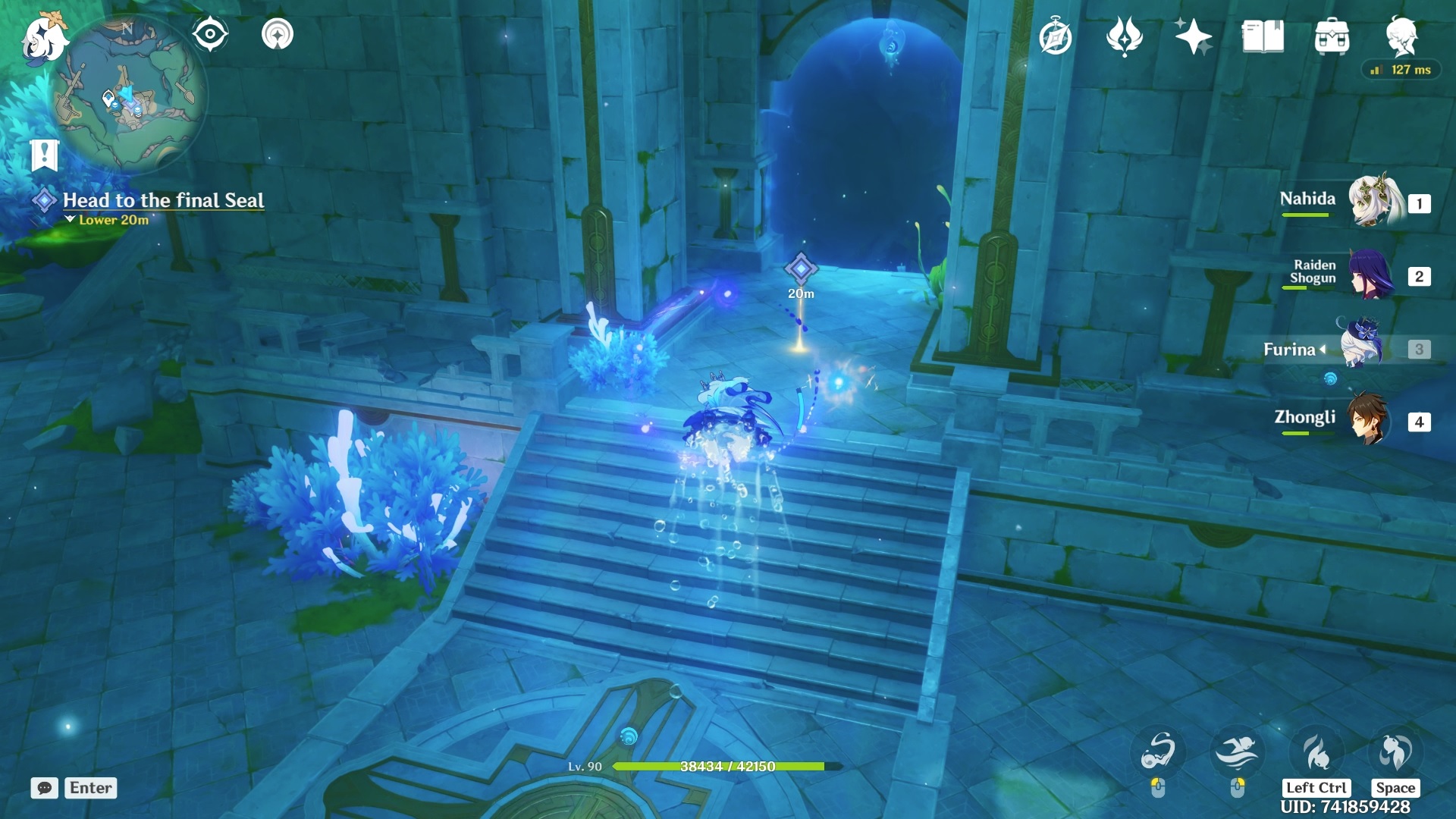Open the quest exclamation bookmark icon
1456x819 pixels.
point(45,155)
